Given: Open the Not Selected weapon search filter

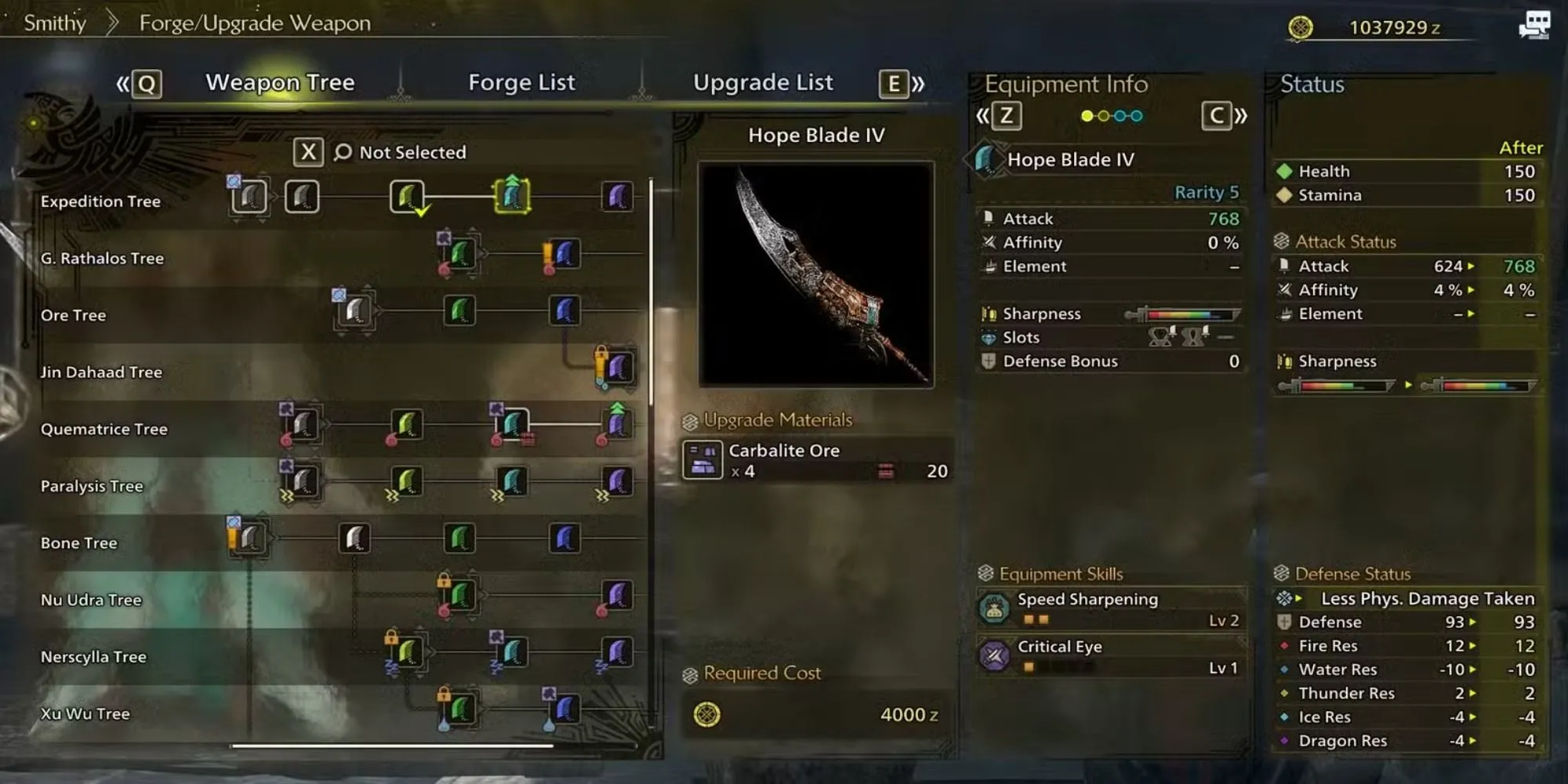Looking at the screenshot, I should click(400, 152).
